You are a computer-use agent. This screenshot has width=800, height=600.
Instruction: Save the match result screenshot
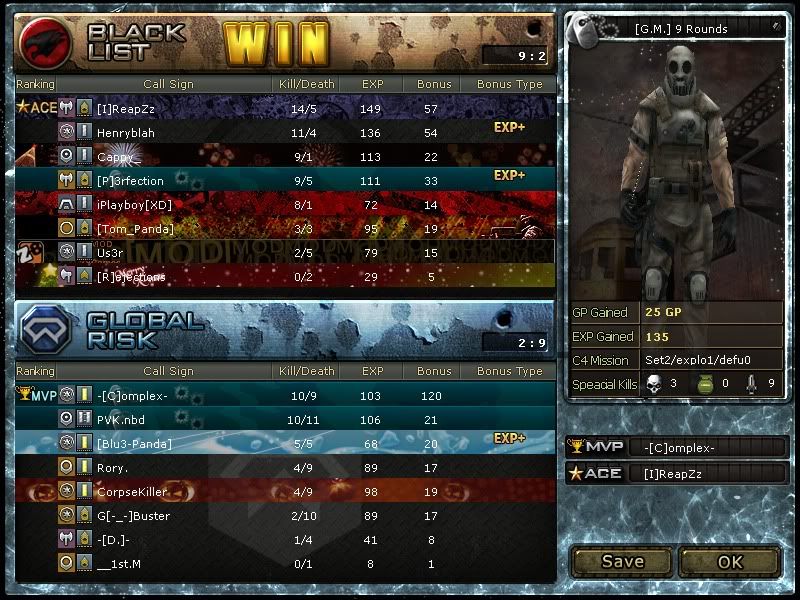point(622,561)
